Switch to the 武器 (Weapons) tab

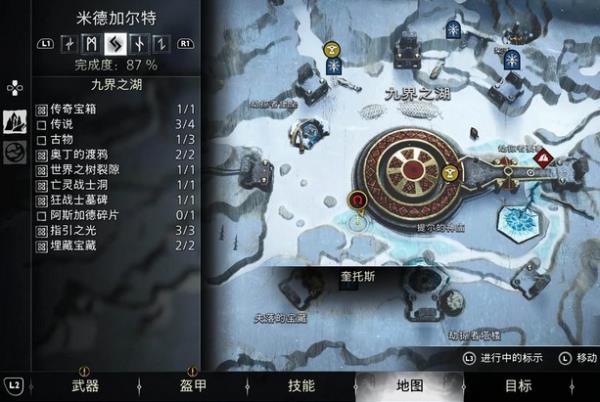[85, 386]
